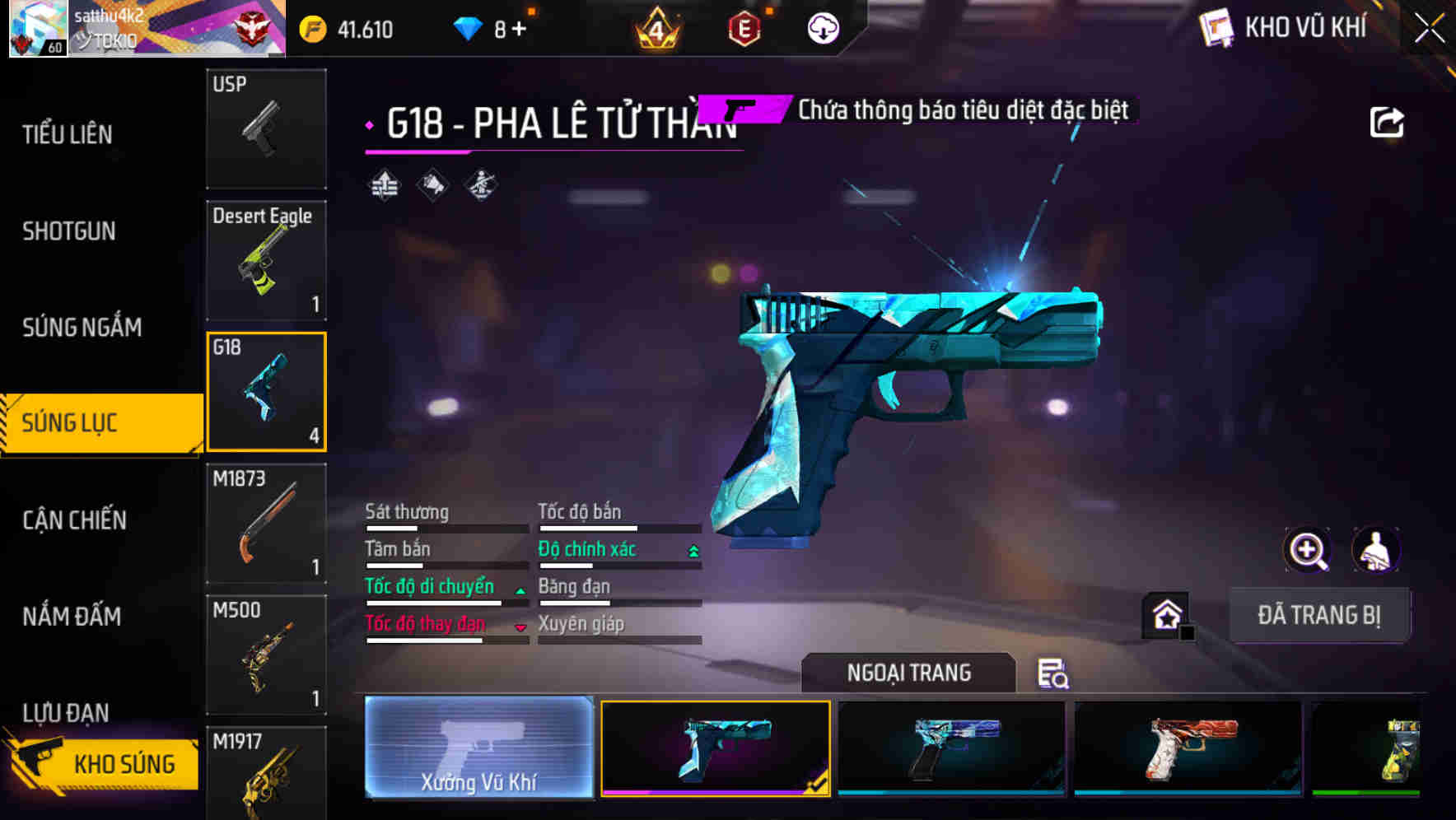1456x820 pixels.
Task: Open Xưởng Vũ Khí
Action: point(478,747)
